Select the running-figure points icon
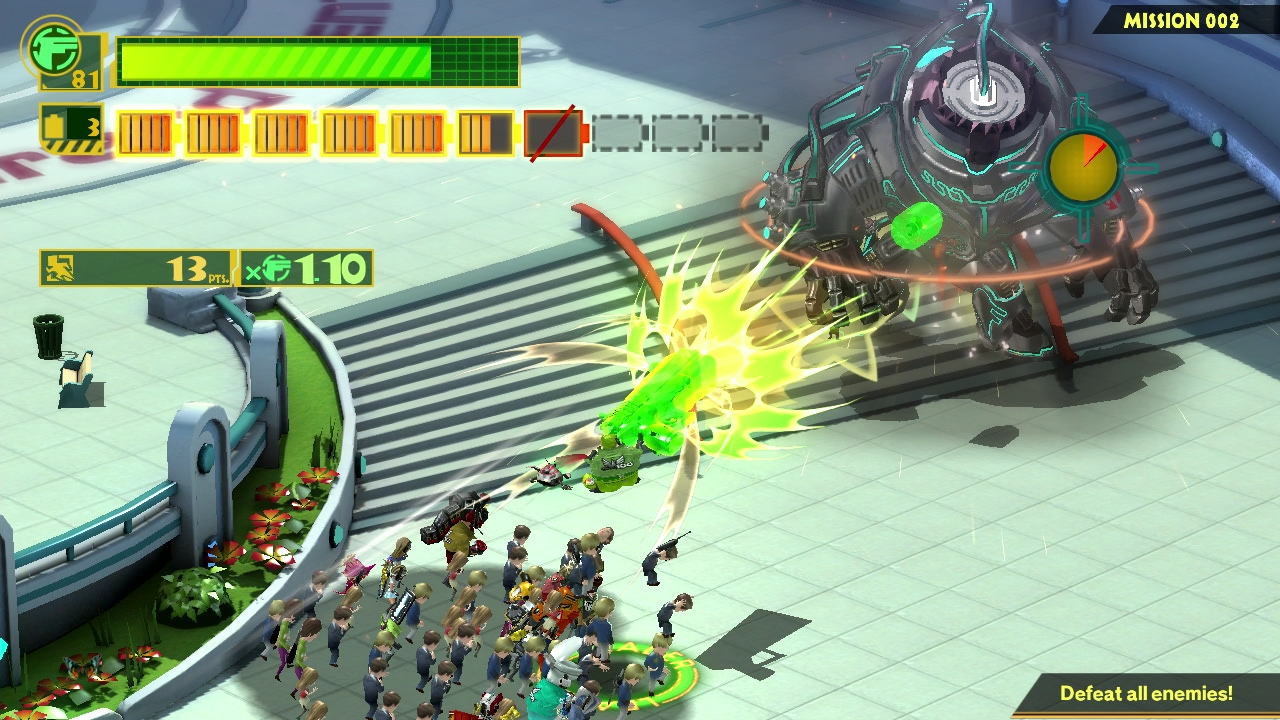This screenshot has height=720, width=1280. tap(60, 268)
